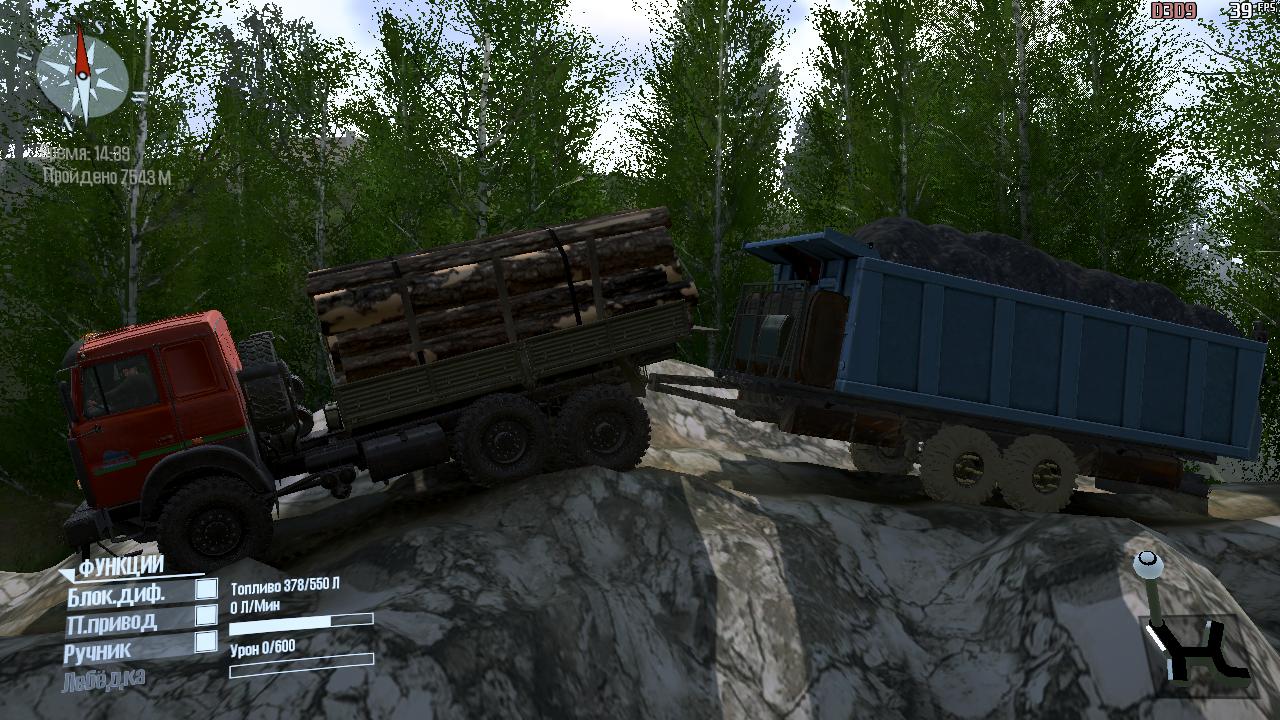
Task: Click the compass icon
Action: pyautogui.click(x=82, y=75)
